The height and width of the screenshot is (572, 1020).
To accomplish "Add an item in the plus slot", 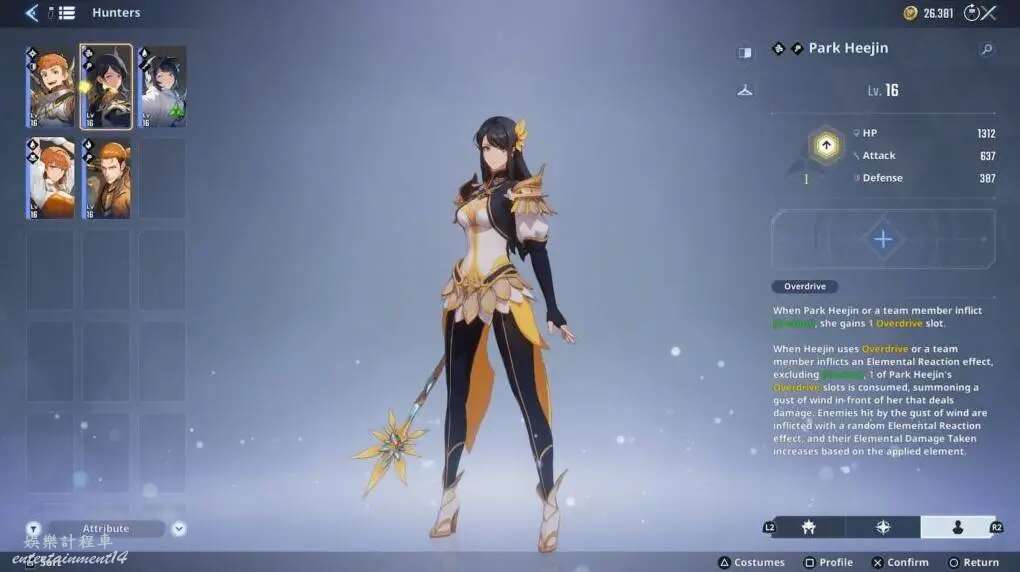I will [883, 240].
